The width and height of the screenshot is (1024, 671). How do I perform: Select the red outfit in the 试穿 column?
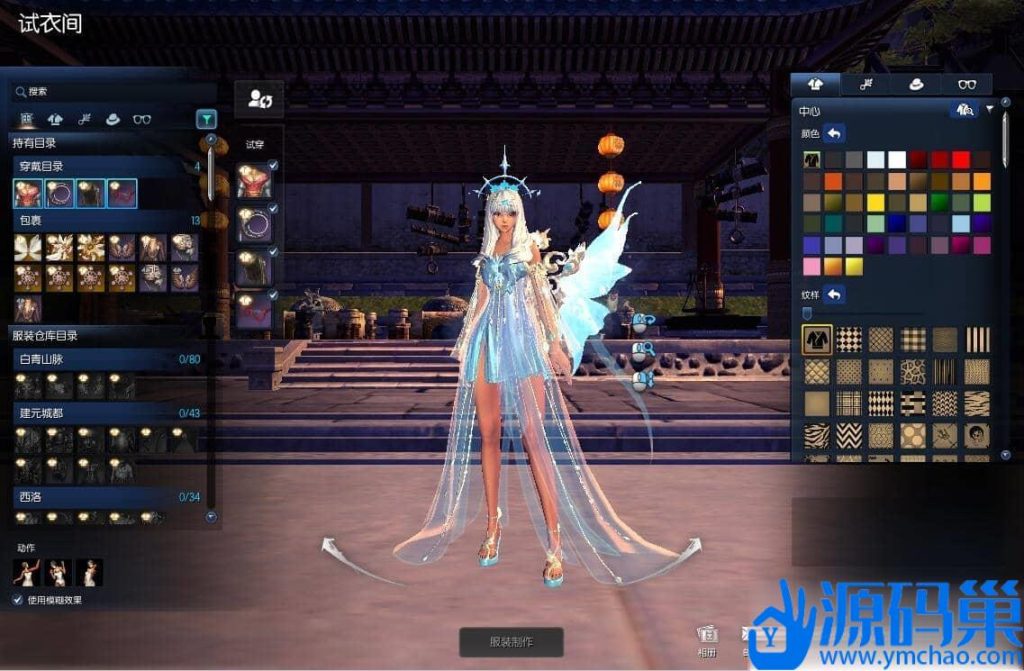coord(254,182)
